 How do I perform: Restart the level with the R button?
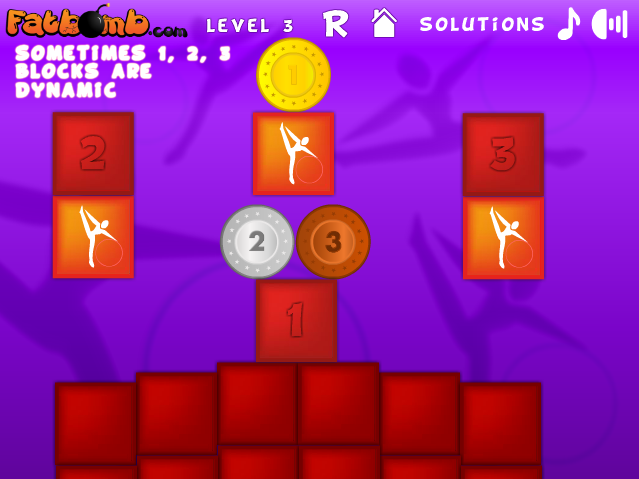pos(336,23)
